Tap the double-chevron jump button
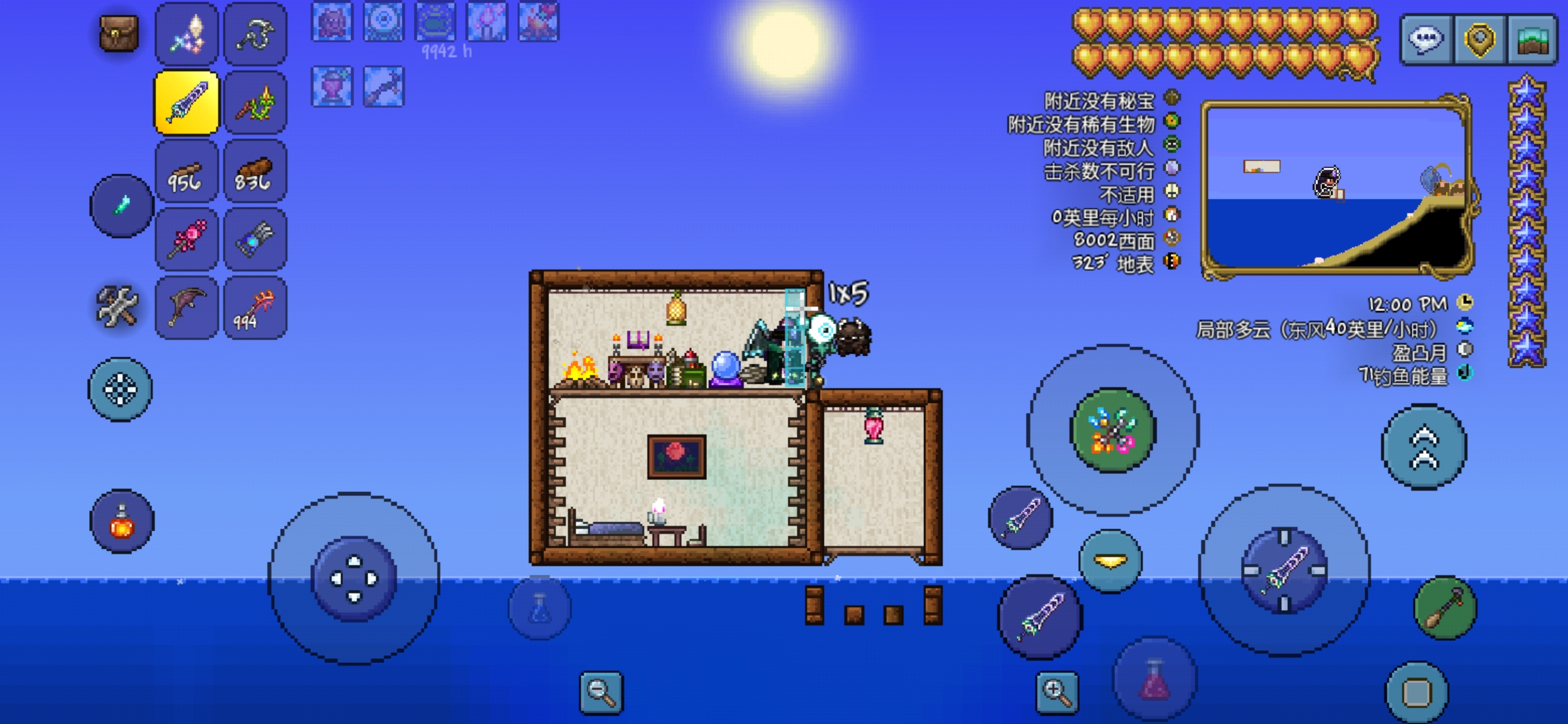This screenshot has width=1568, height=724. (x=1425, y=447)
